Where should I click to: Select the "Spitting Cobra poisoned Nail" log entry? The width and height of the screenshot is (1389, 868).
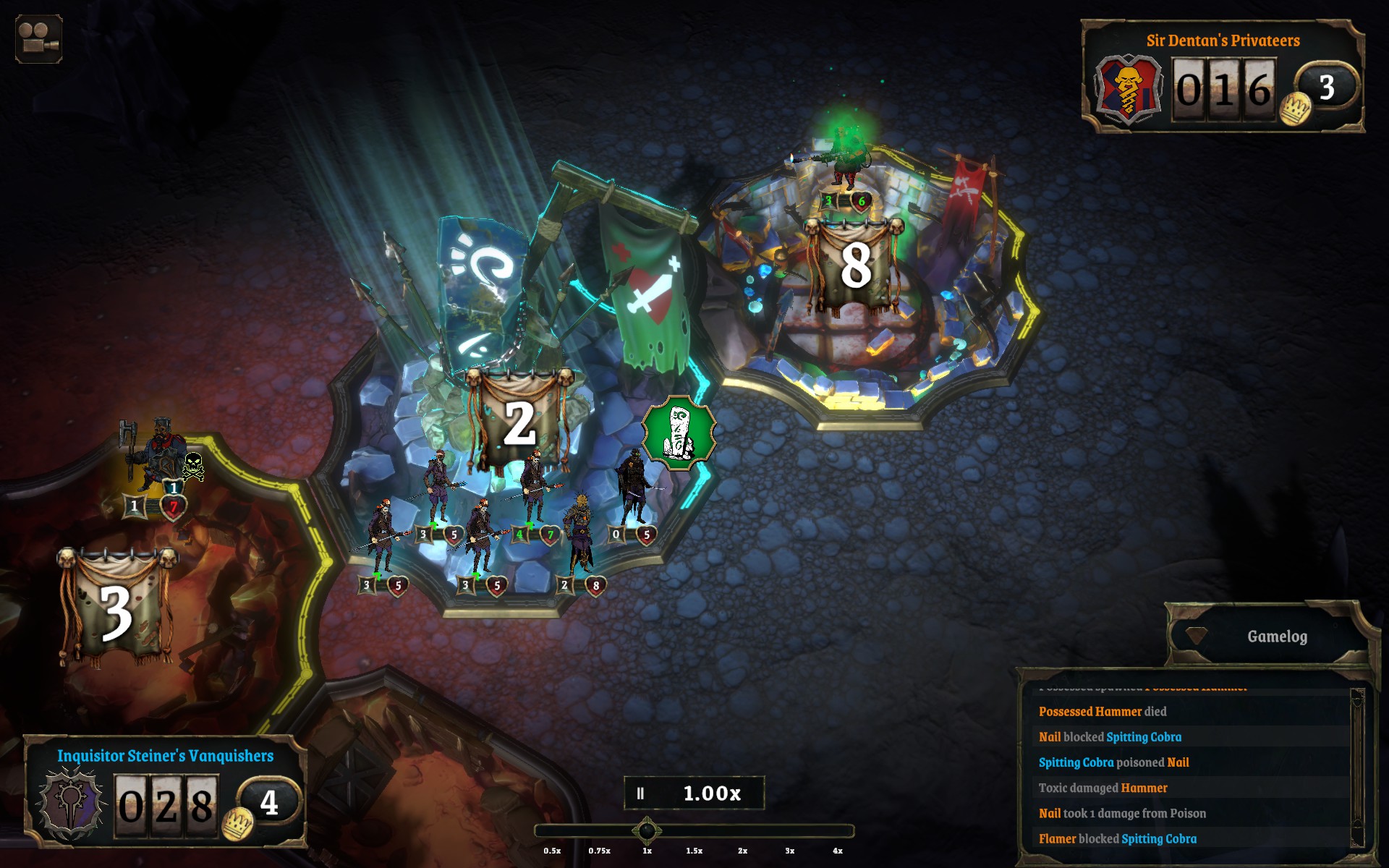[x=1113, y=762]
